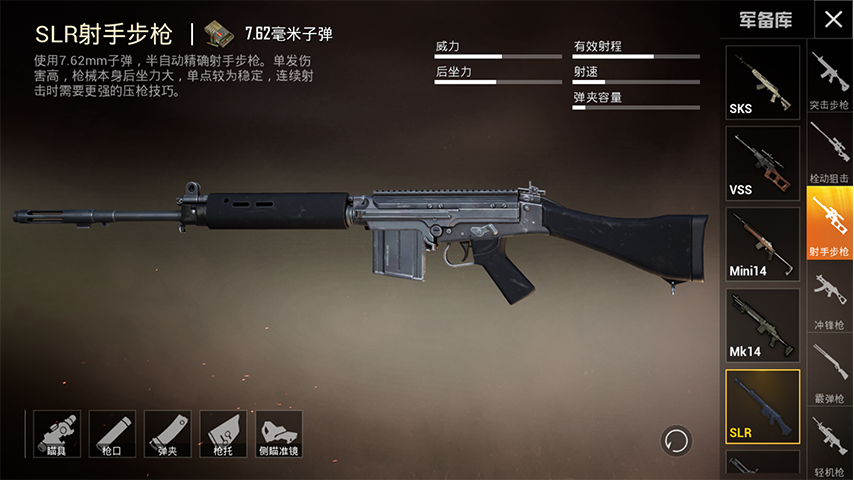Click the circular rotate weapon button
854x480 pixels.
(677, 440)
